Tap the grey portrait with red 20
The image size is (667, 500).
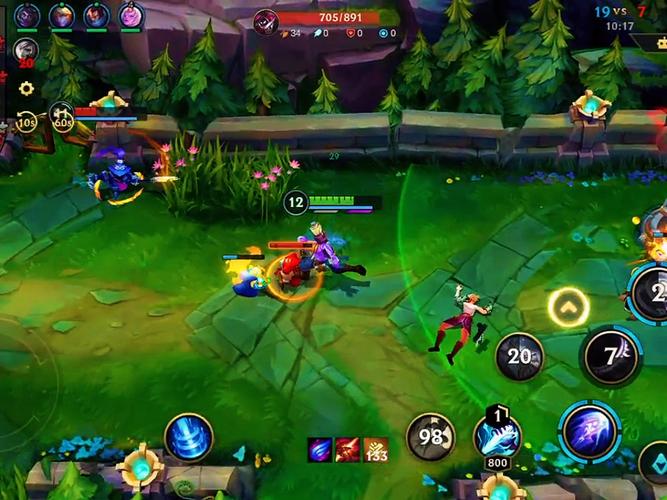point(26,51)
